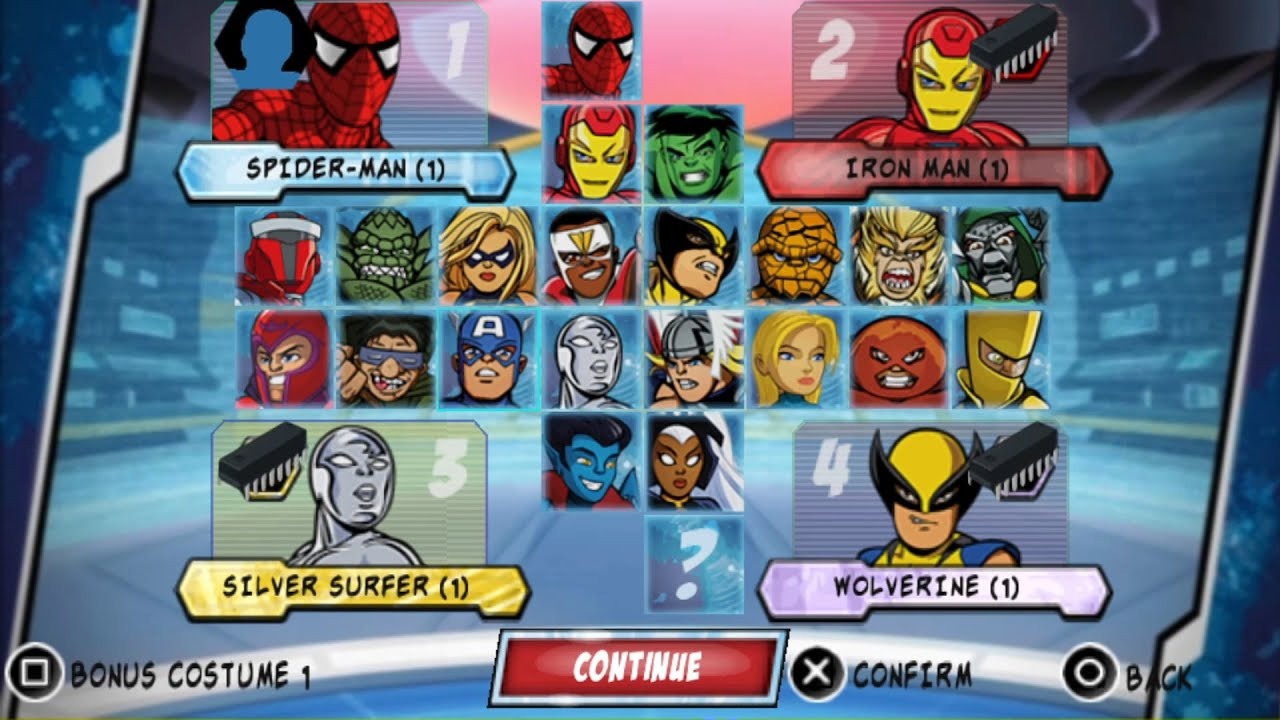Select the Sabretooth character tile
The width and height of the screenshot is (1280, 720).
pos(898,256)
